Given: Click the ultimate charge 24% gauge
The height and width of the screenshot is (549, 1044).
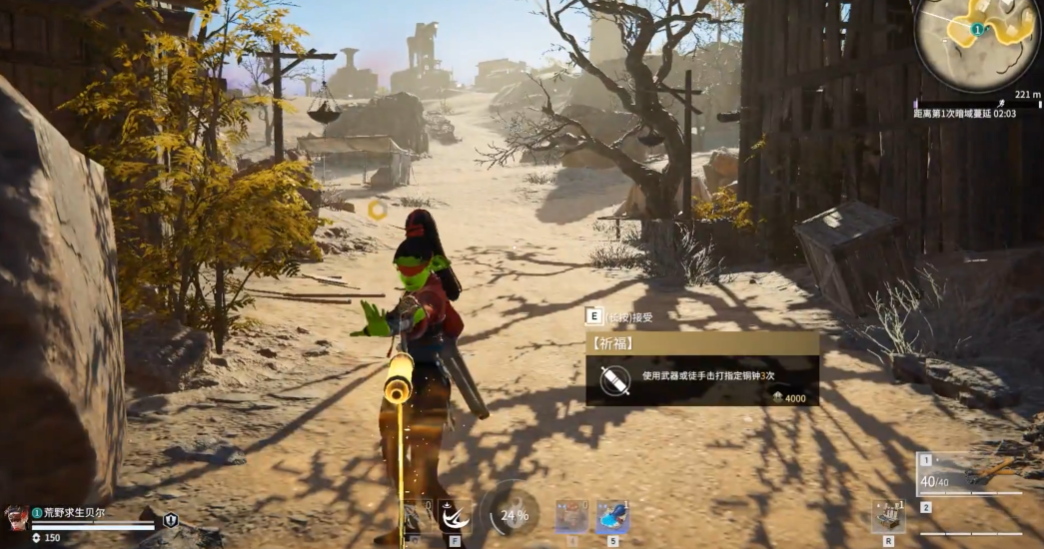Looking at the screenshot, I should coord(514,515).
